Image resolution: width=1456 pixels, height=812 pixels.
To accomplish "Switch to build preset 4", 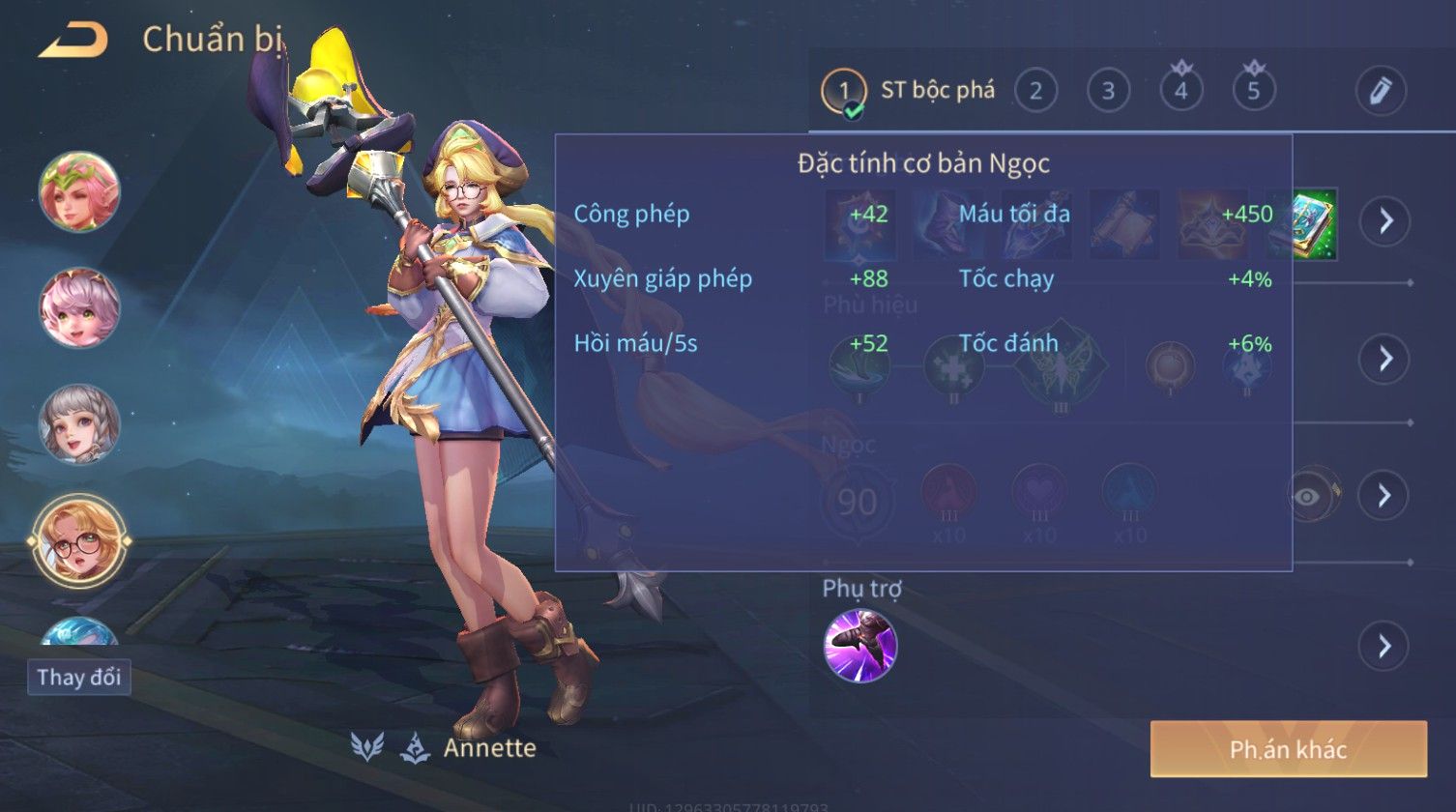I will [x=1180, y=92].
